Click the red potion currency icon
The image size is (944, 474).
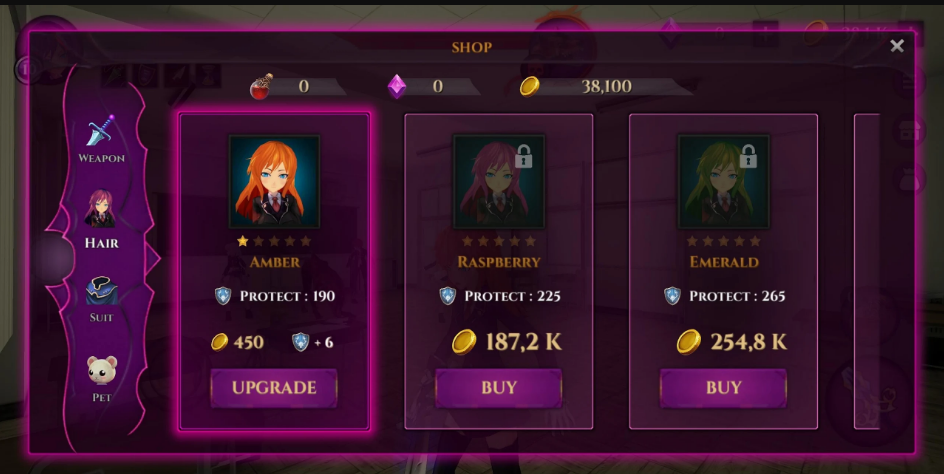[x=262, y=87]
